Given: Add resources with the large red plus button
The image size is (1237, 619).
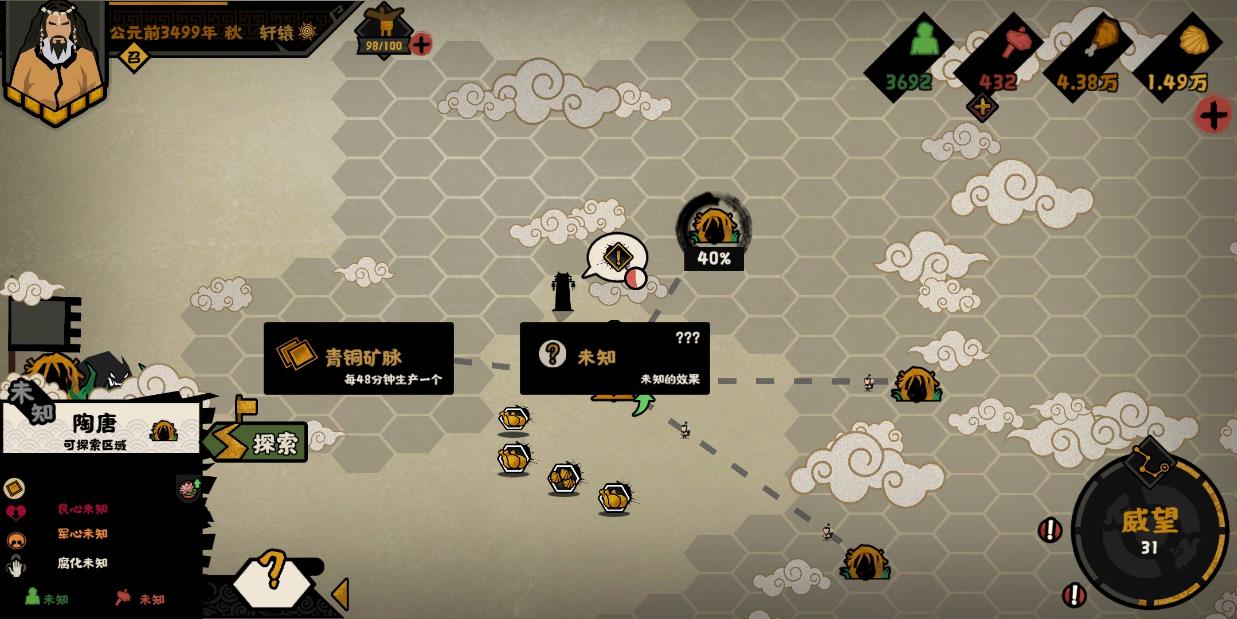Looking at the screenshot, I should point(1213,115).
